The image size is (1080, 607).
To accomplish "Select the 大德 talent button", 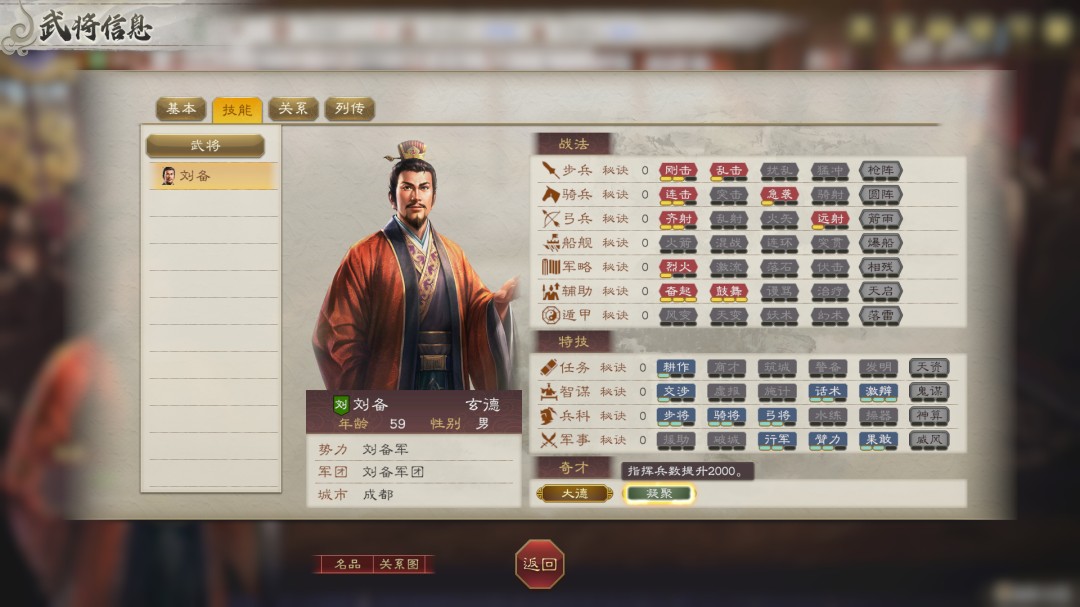I will coord(574,493).
